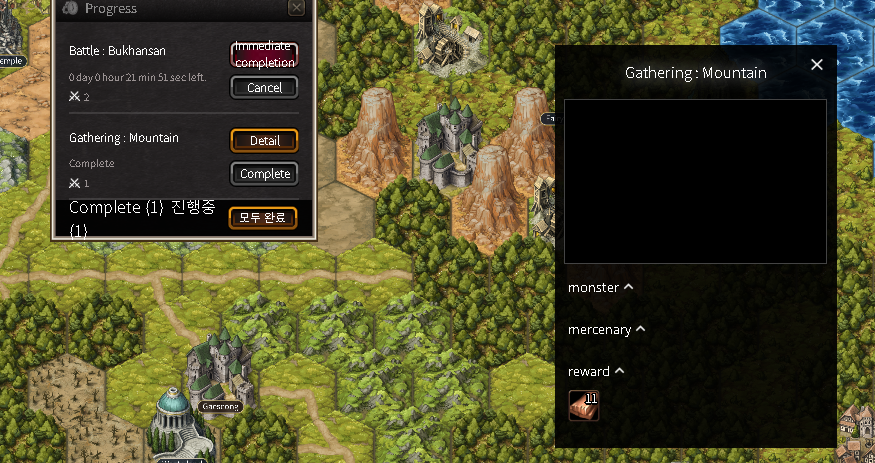The width and height of the screenshot is (875, 463).
Task: Click Immediate completion for Bukhansan battle
Action: [x=264, y=54]
